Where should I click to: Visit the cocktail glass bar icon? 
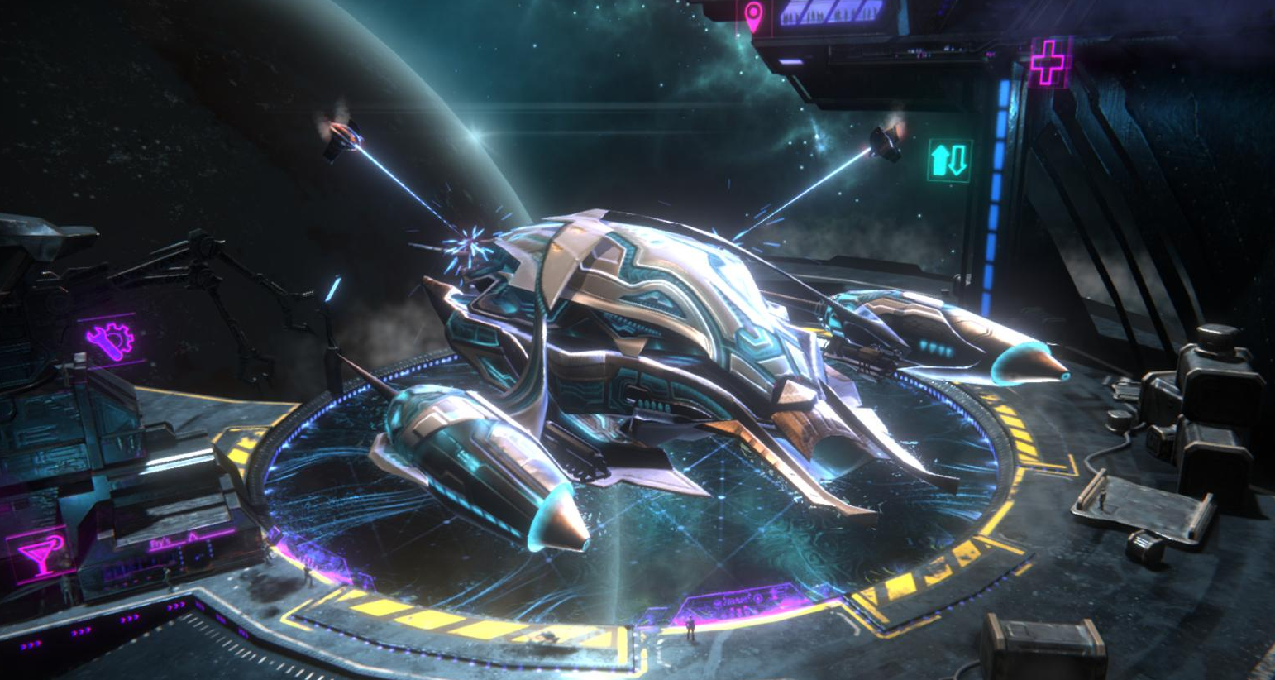pos(40,553)
